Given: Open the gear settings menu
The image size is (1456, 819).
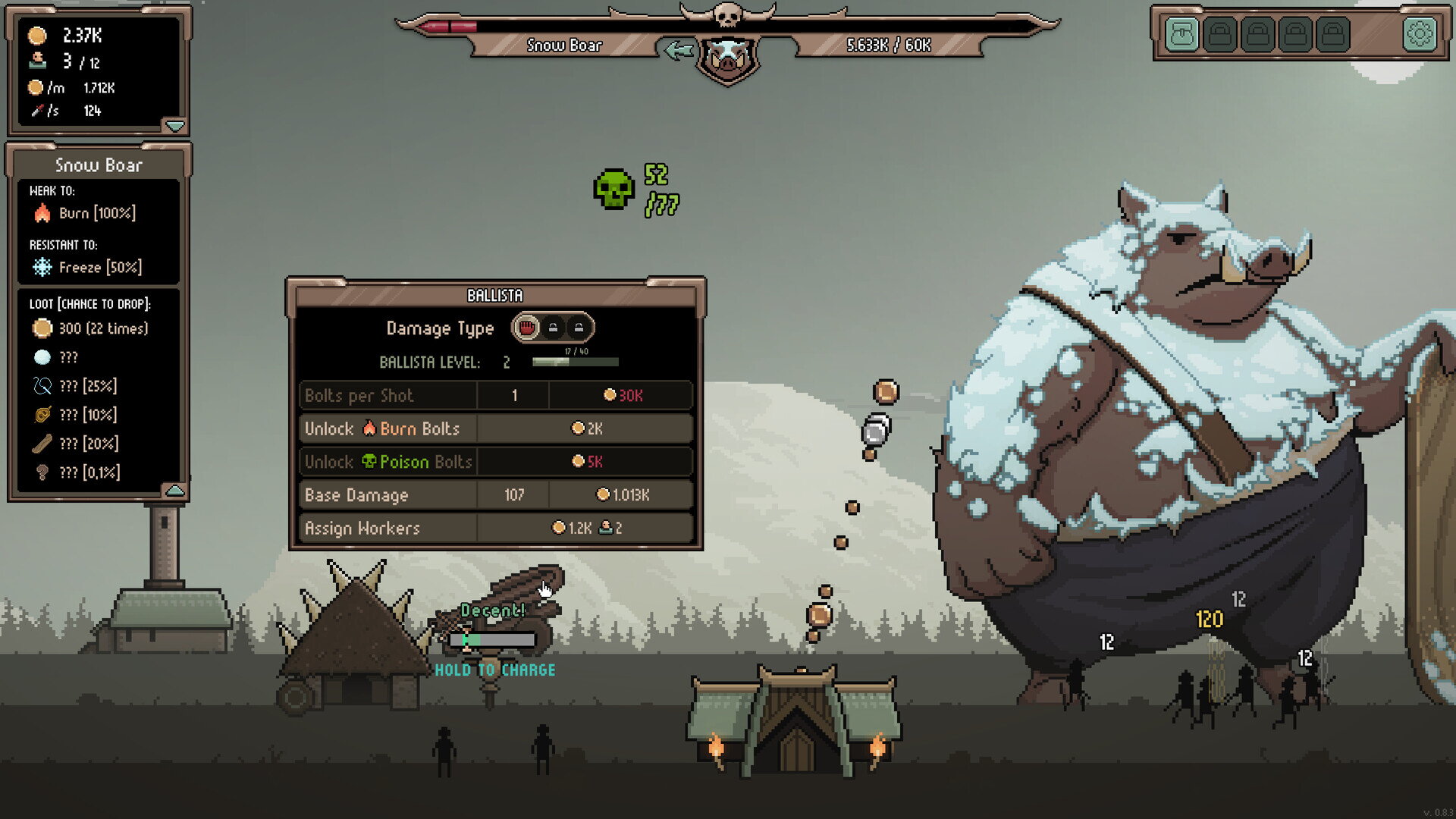Looking at the screenshot, I should [1420, 34].
